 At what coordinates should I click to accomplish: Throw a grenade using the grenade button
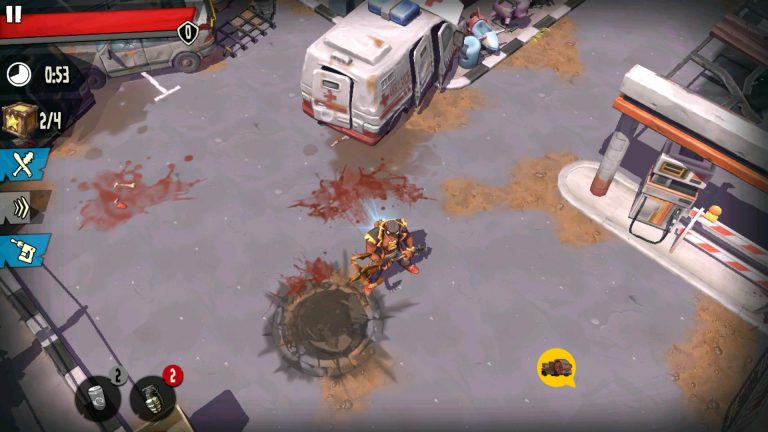coord(152,398)
